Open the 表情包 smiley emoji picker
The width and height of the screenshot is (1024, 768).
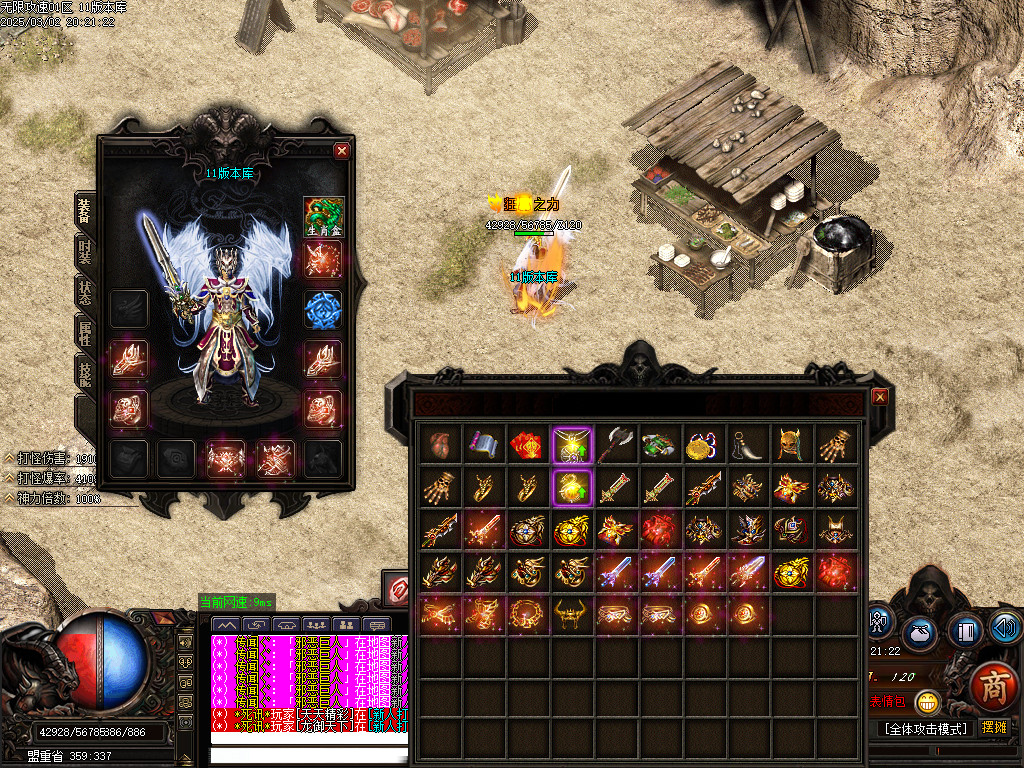click(x=928, y=702)
